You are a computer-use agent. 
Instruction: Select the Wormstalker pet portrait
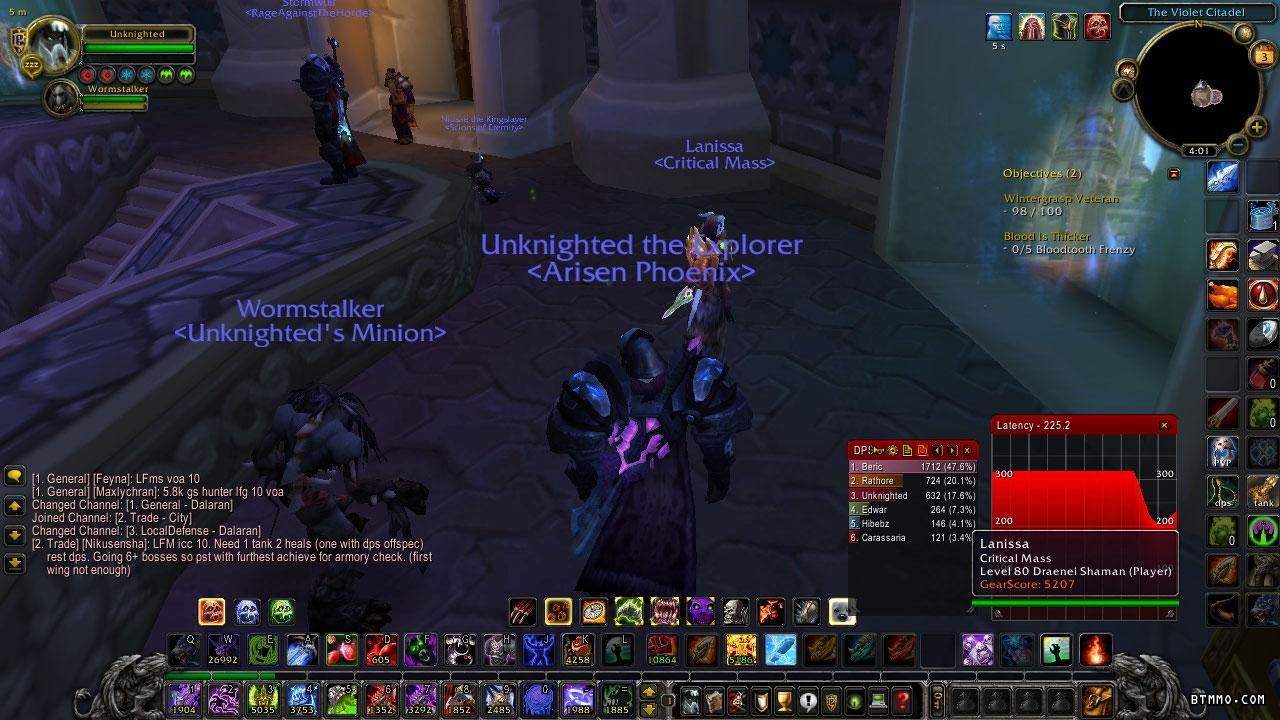[x=62, y=96]
